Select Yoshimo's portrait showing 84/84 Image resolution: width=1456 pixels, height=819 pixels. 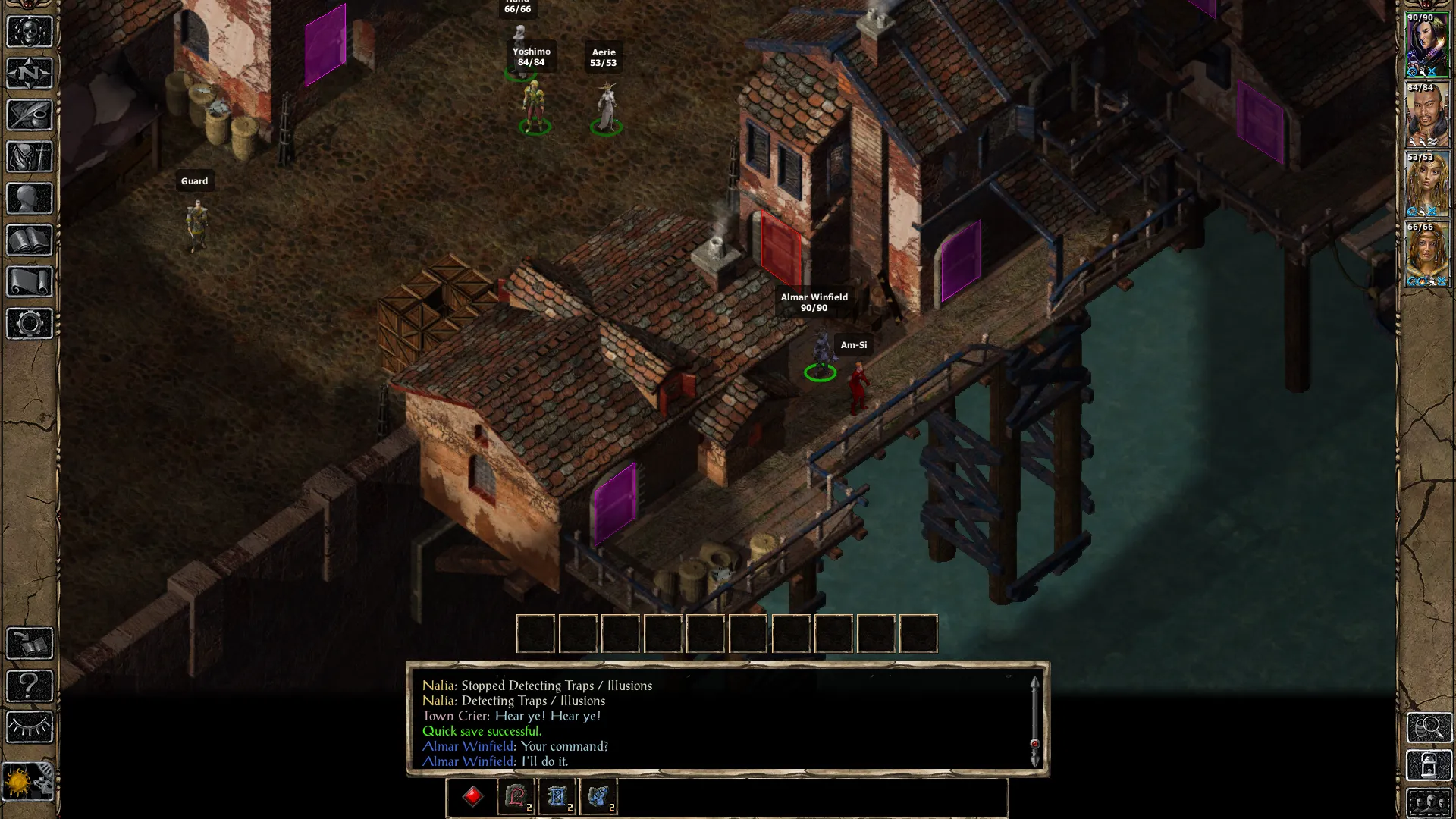[x=1427, y=115]
